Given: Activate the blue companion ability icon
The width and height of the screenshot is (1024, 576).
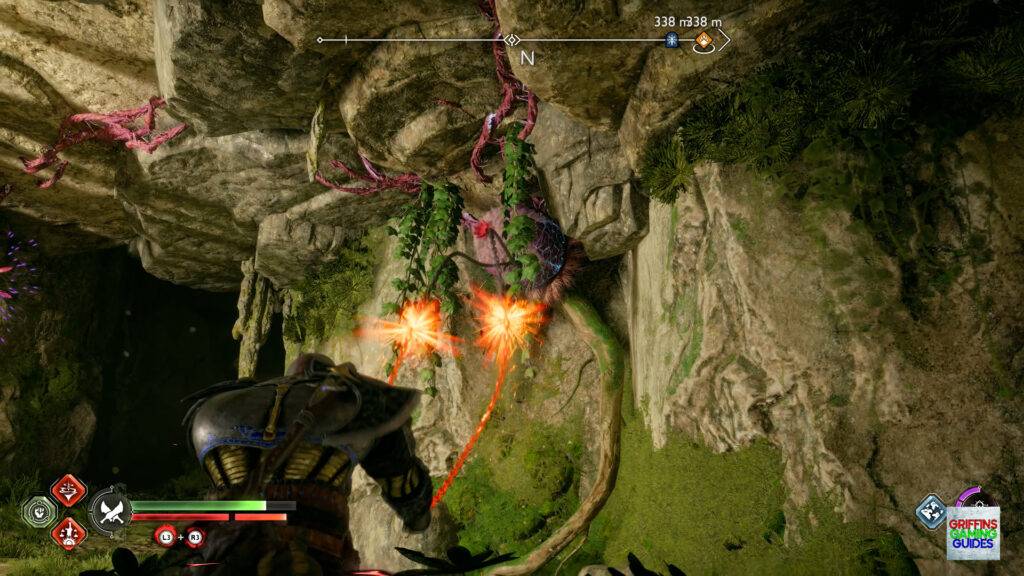Looking at the screenshot, I should click(930, 511).
